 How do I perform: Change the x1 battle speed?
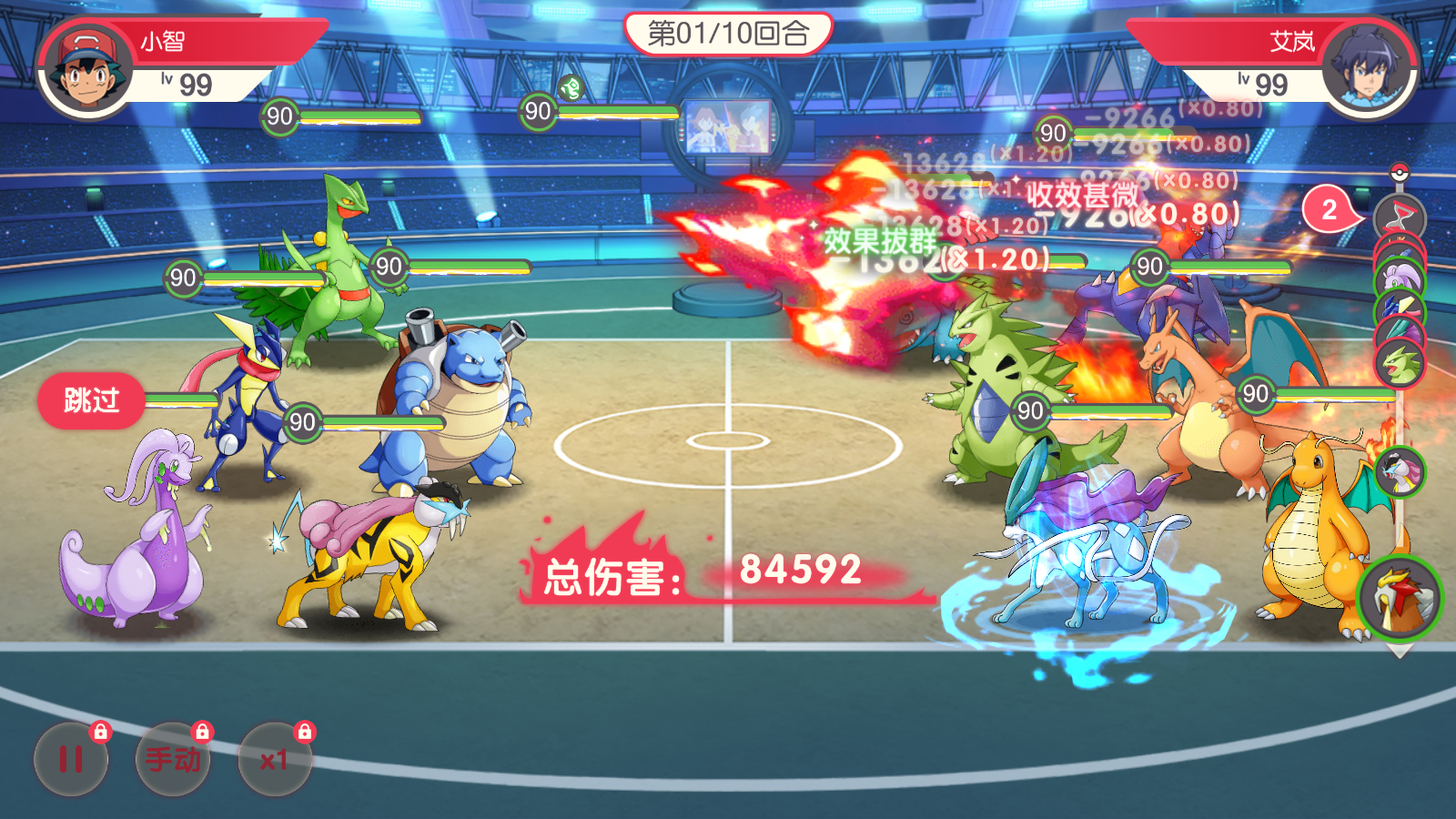(x=275, y=759)
